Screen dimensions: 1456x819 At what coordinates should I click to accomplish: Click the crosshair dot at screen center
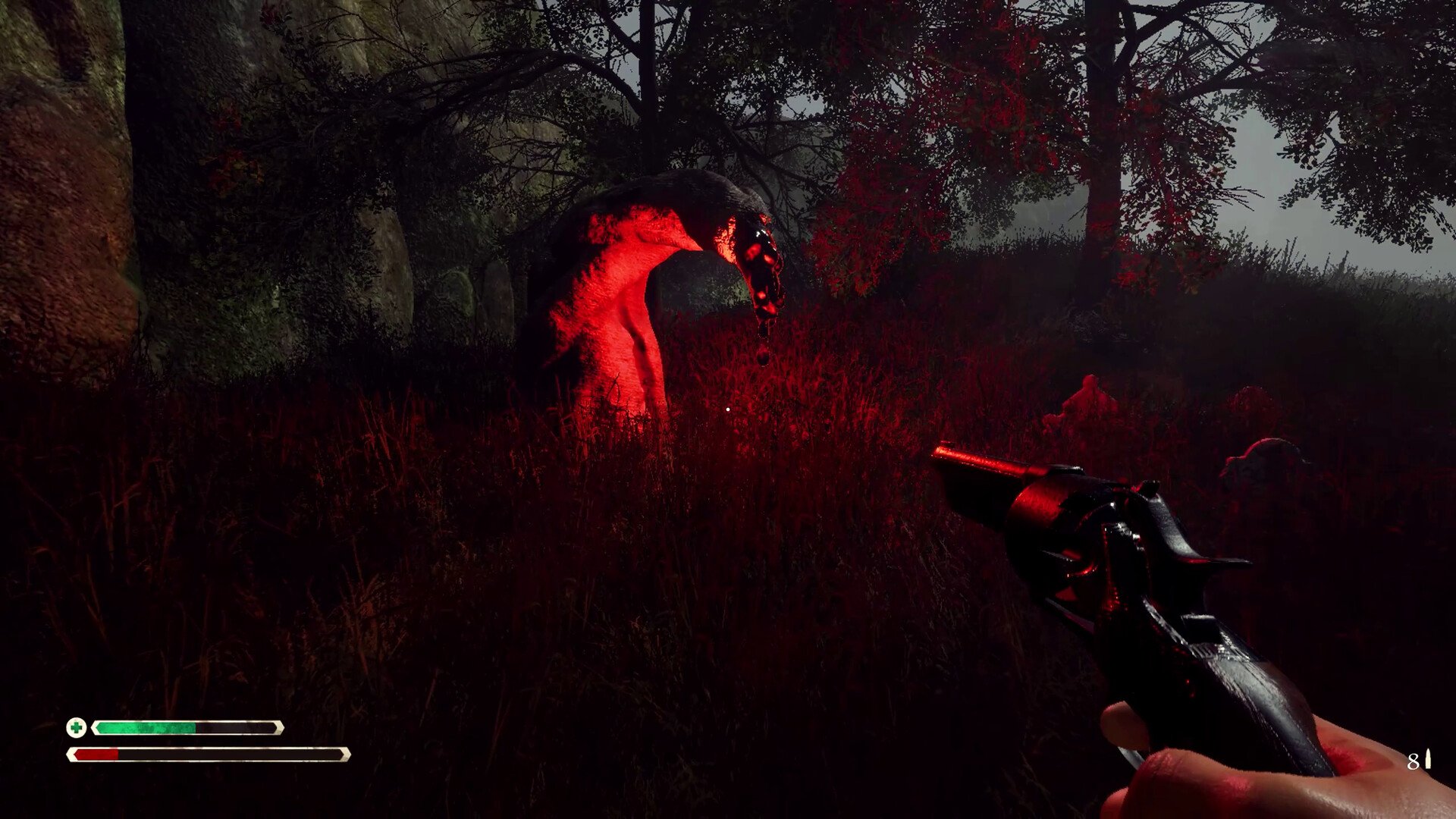coord(728,409)
